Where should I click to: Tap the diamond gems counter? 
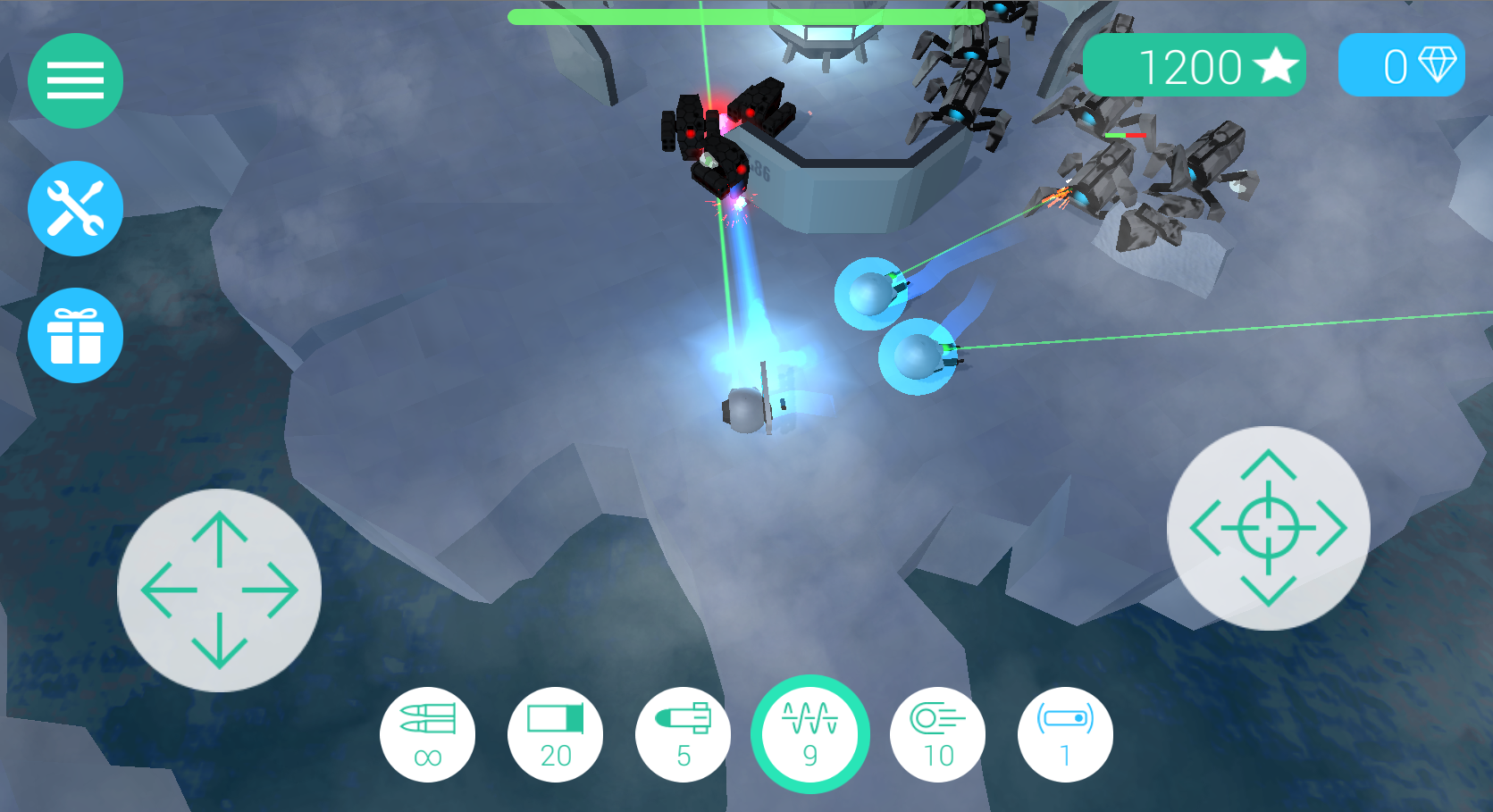[x=1401, y=65]
